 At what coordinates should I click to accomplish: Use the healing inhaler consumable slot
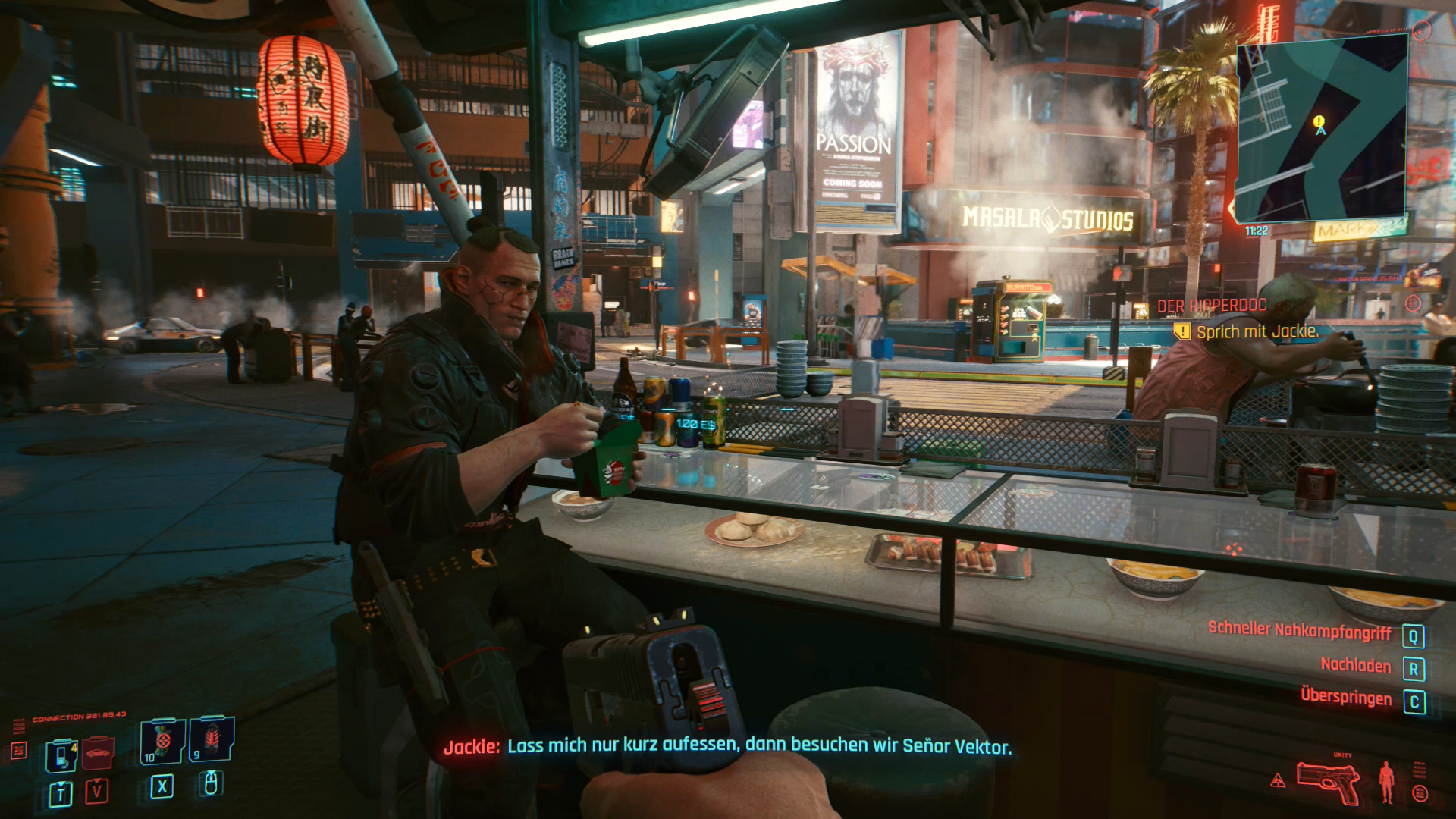tap(163, 742)
